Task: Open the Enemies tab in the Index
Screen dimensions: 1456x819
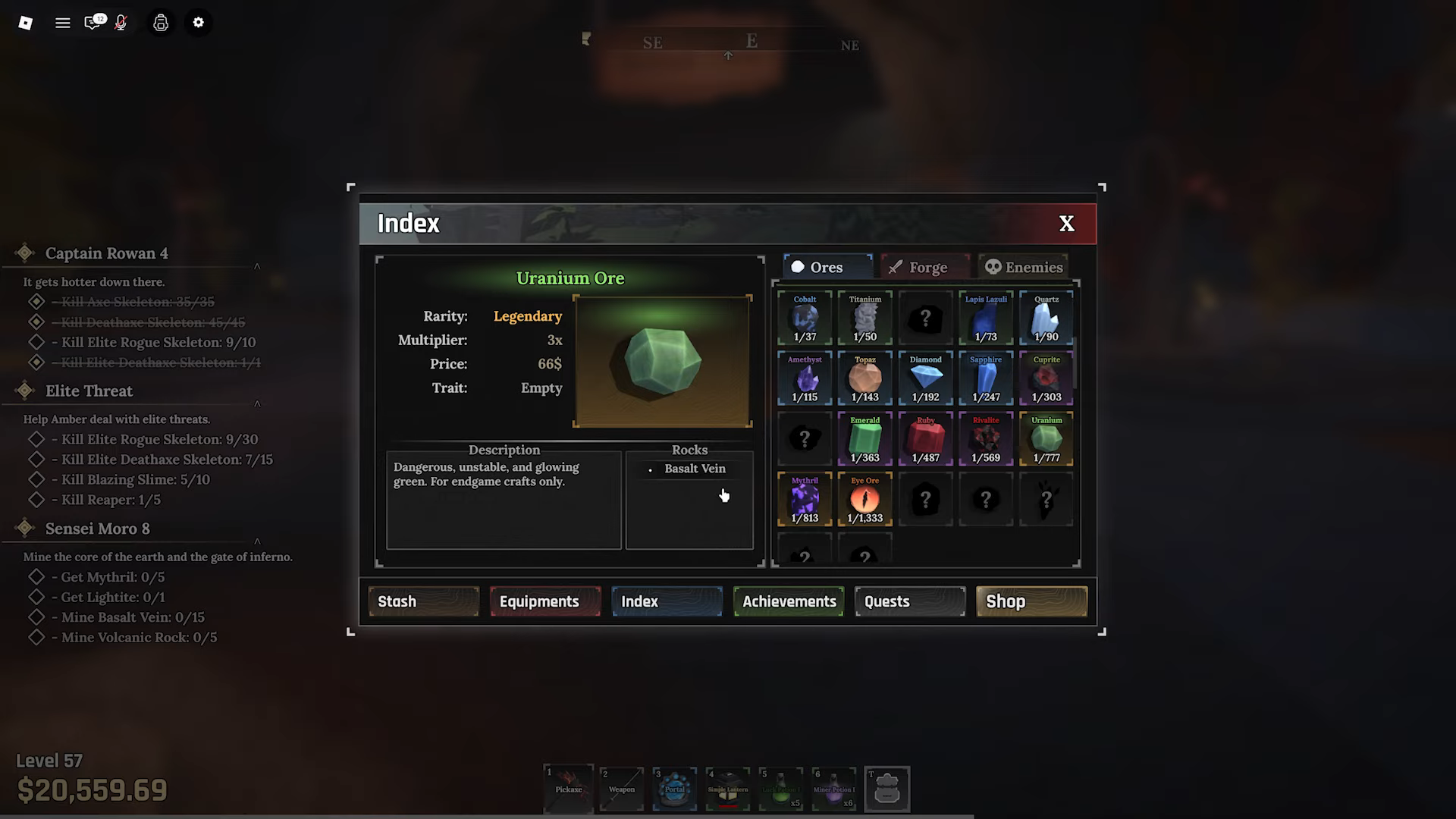Action: pyautogui.click(x=1023, y=267)
